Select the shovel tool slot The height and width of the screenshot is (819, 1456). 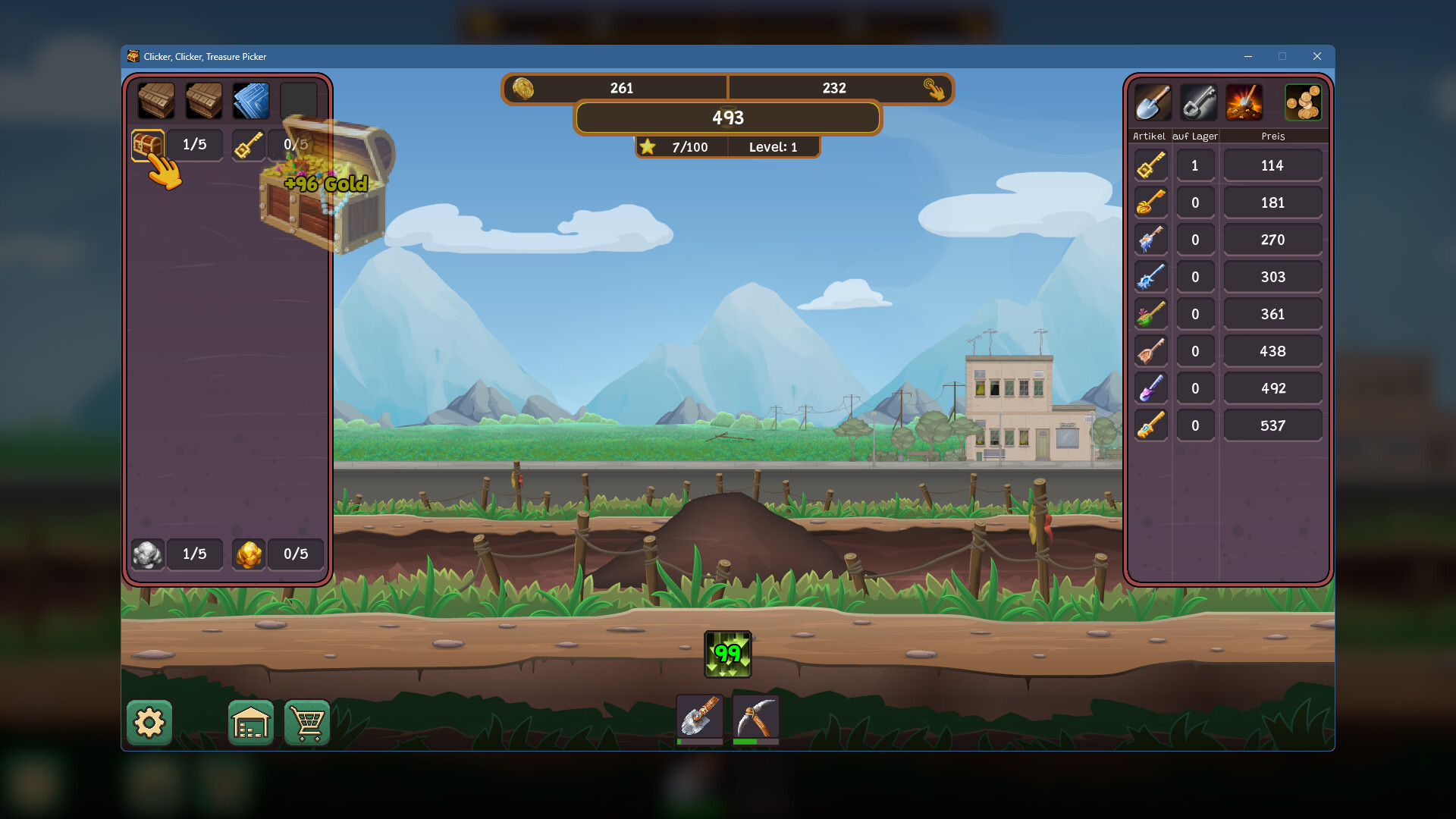click(699, 717)
